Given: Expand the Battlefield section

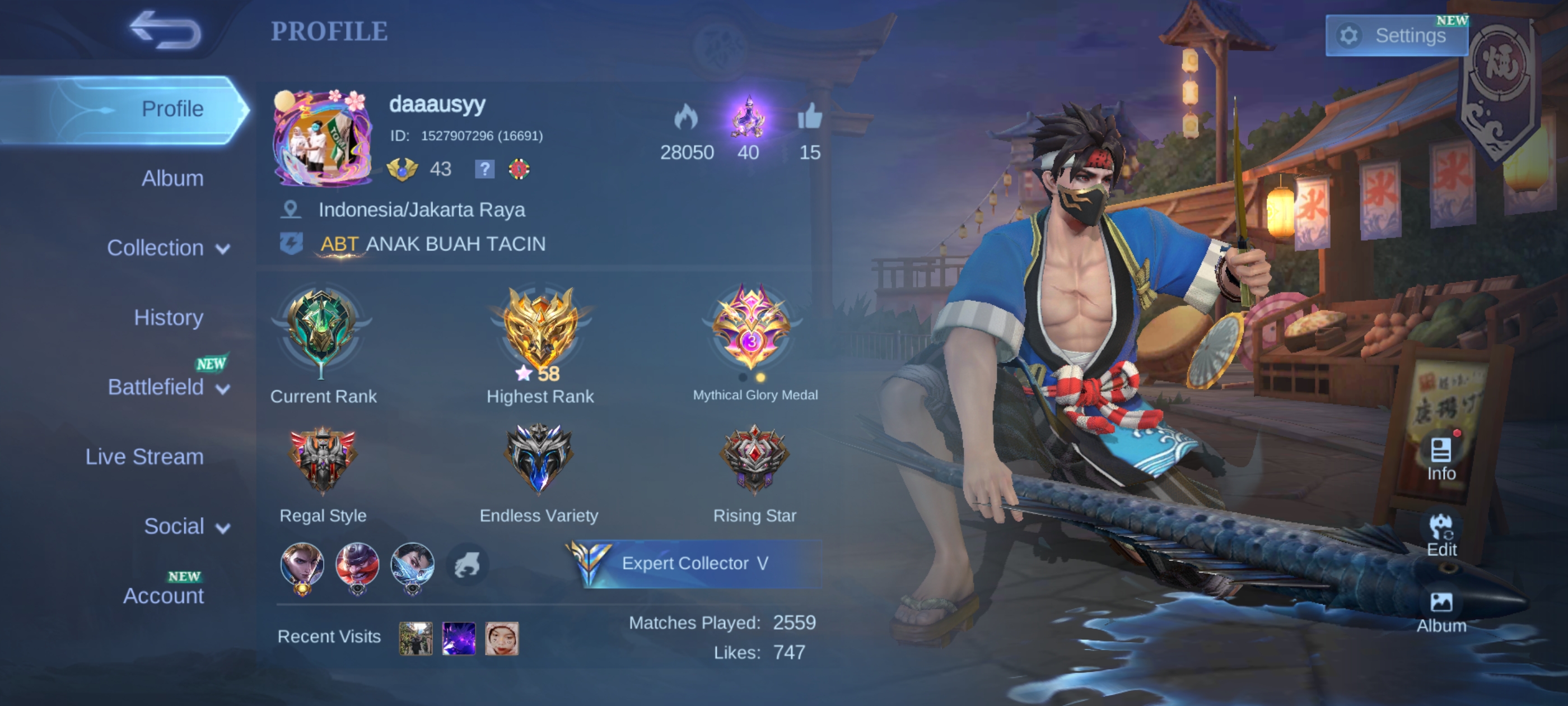Looking at the screenshot, I should point(167,387).
